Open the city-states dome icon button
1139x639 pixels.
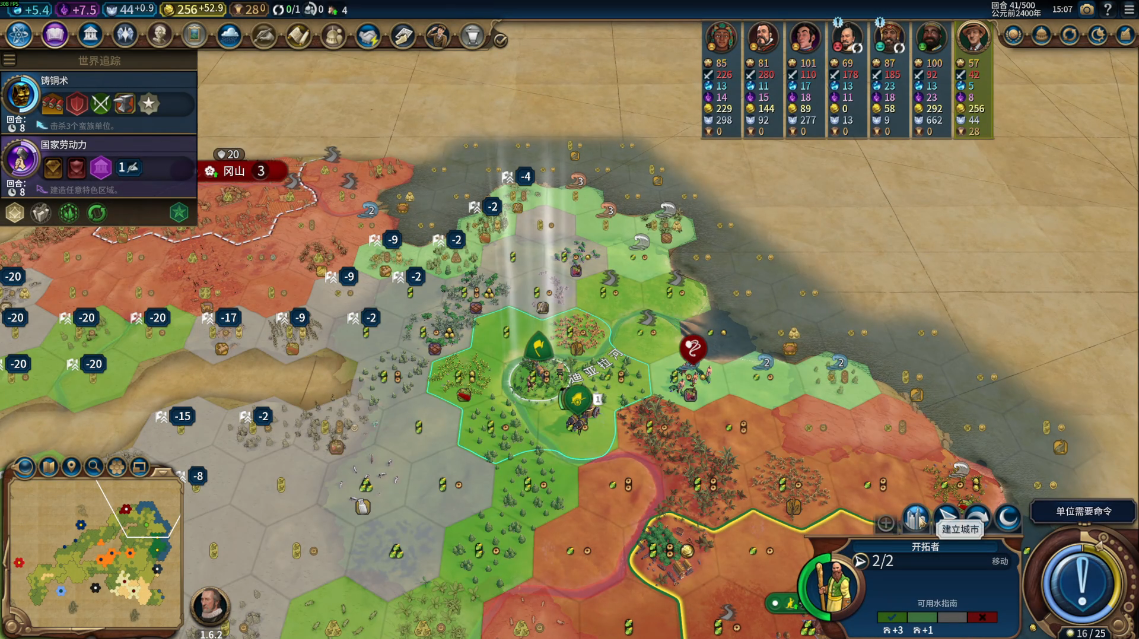1042,35
